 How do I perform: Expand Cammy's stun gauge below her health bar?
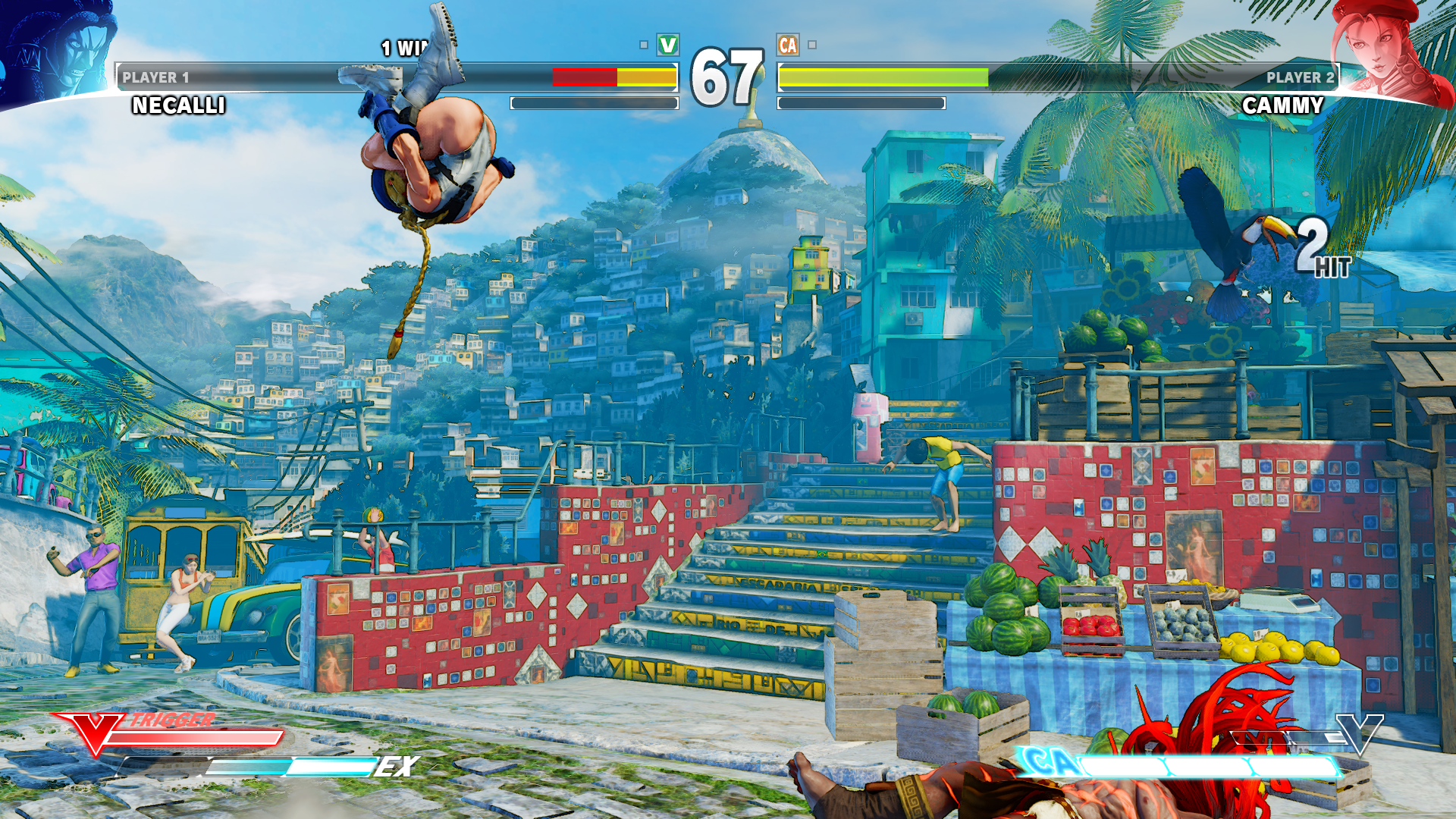[861, 103]
